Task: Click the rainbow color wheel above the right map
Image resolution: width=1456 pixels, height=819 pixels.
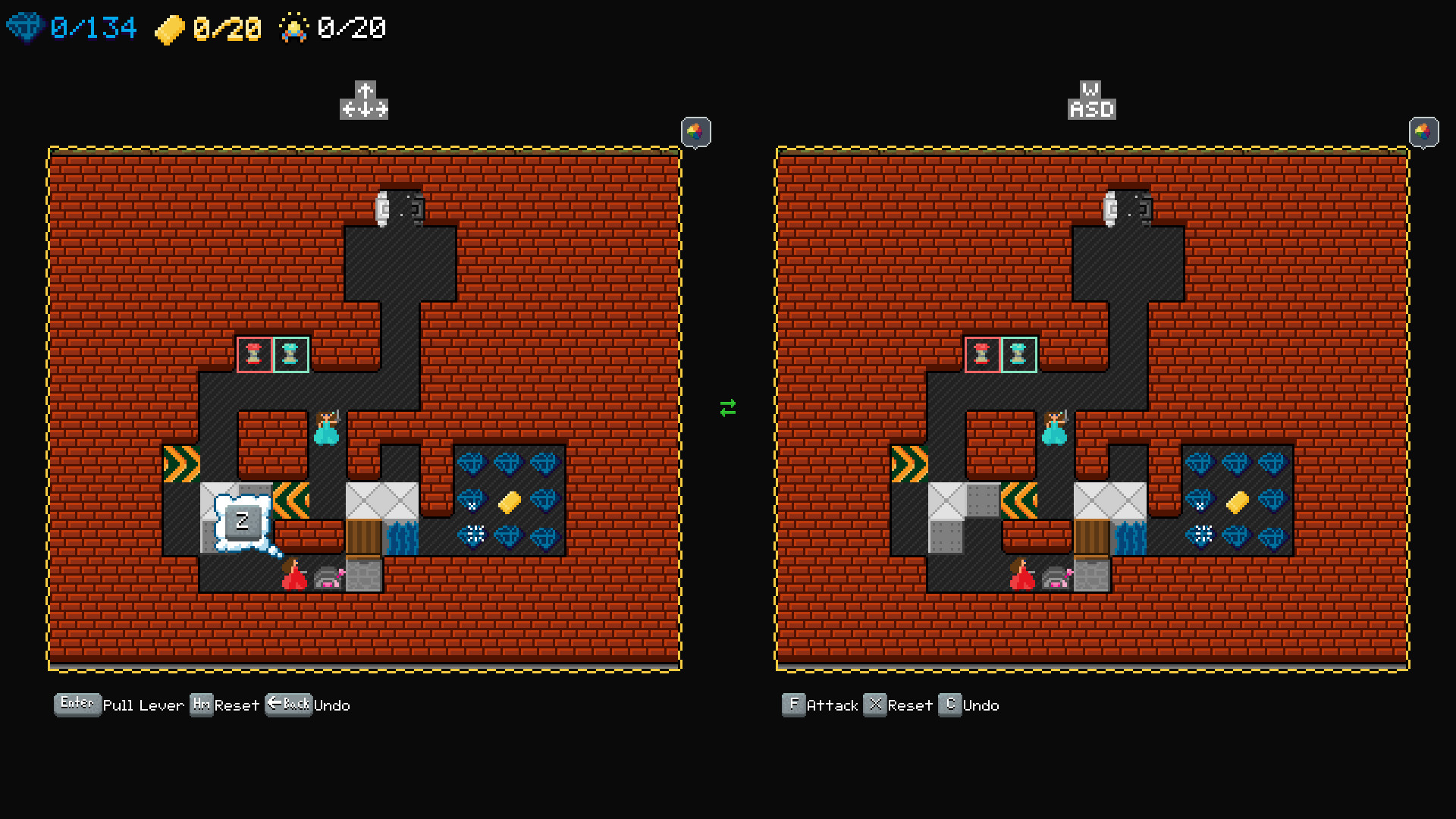Action: click(1424, 132)
